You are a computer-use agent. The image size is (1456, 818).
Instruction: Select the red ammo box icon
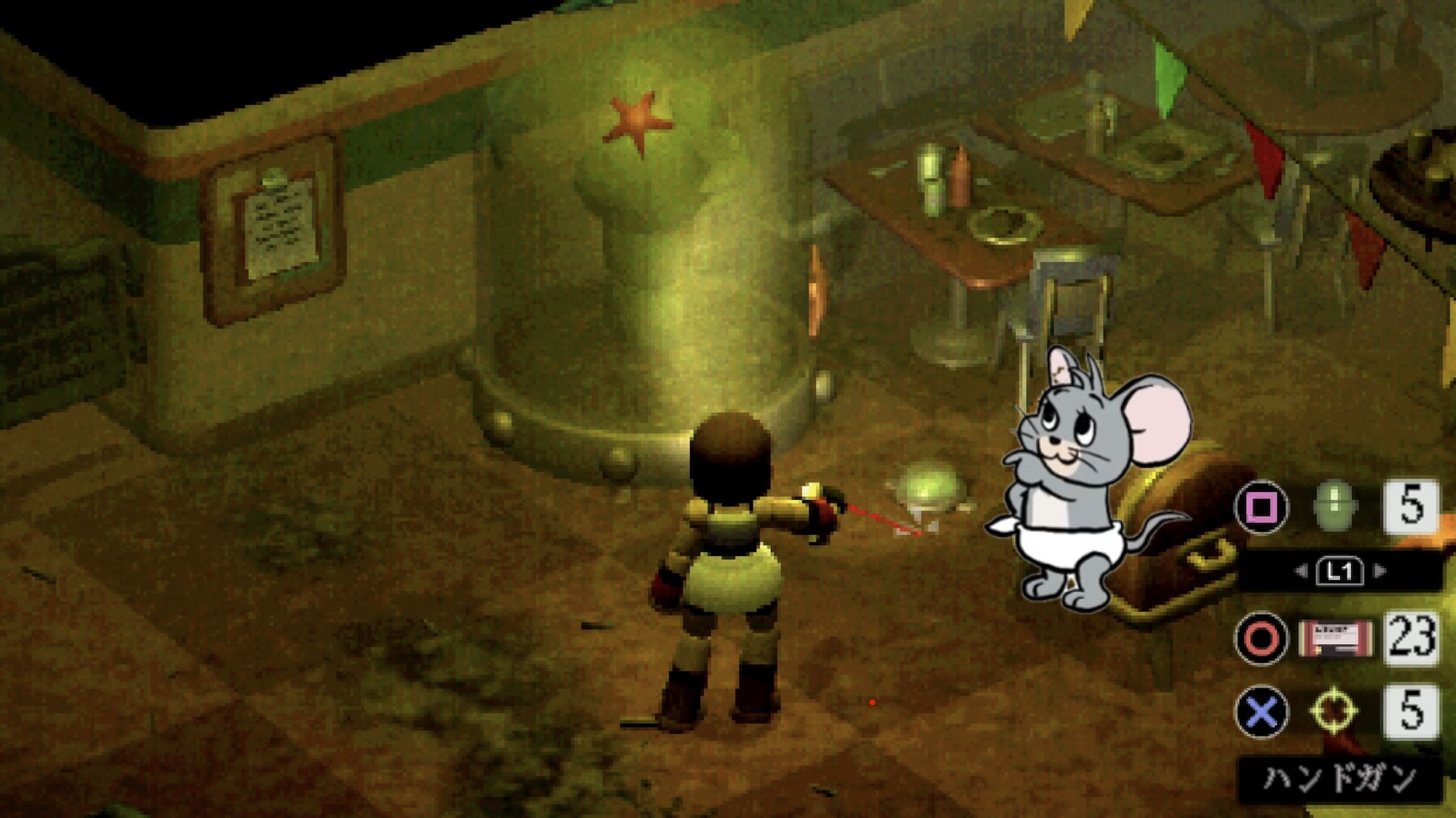[1335, 639]
